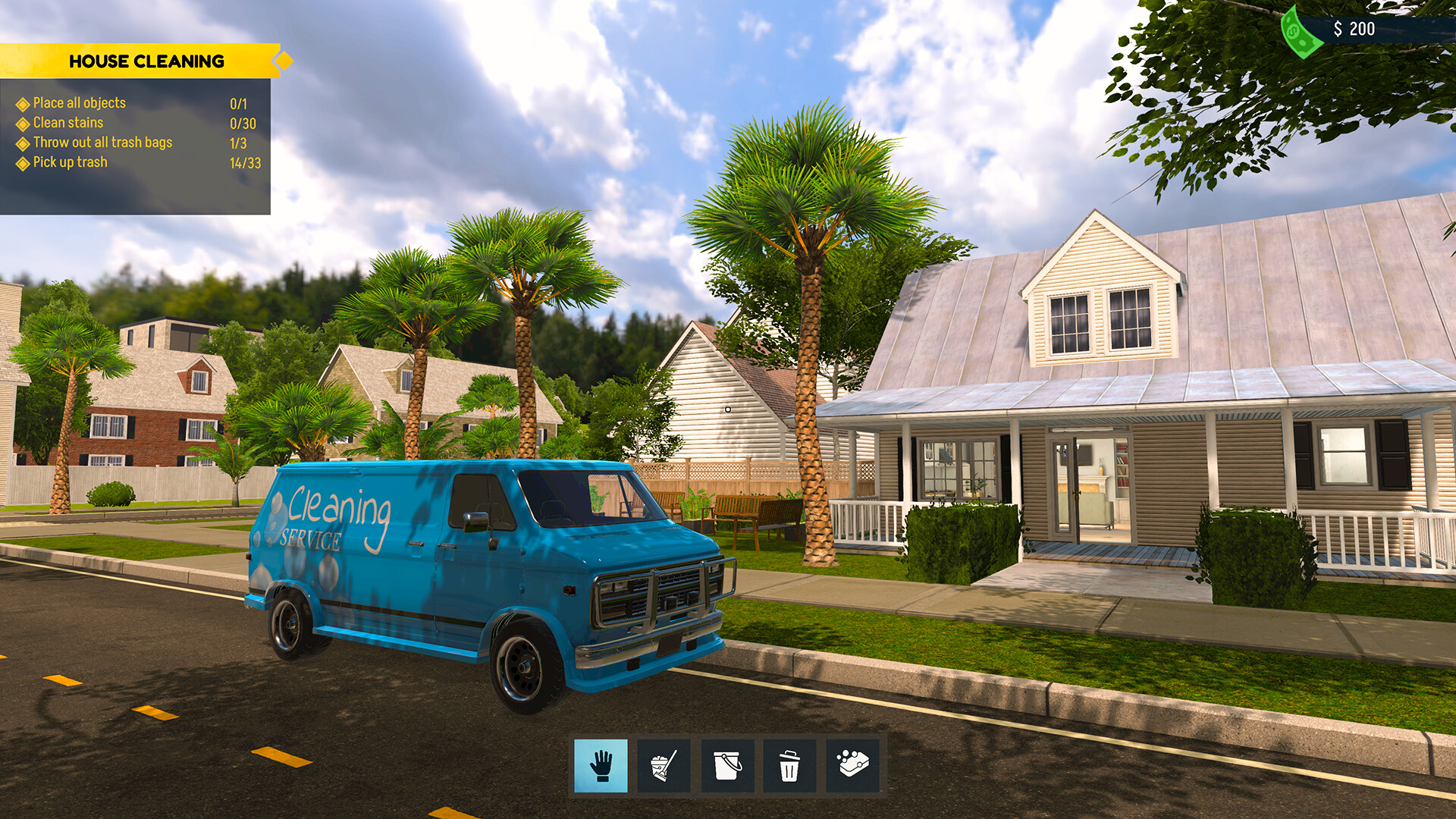Expand the Clean stains objective details
The height and width of the screenshot is (819, 1456).
pyautogui.click(x=67, y=122)
